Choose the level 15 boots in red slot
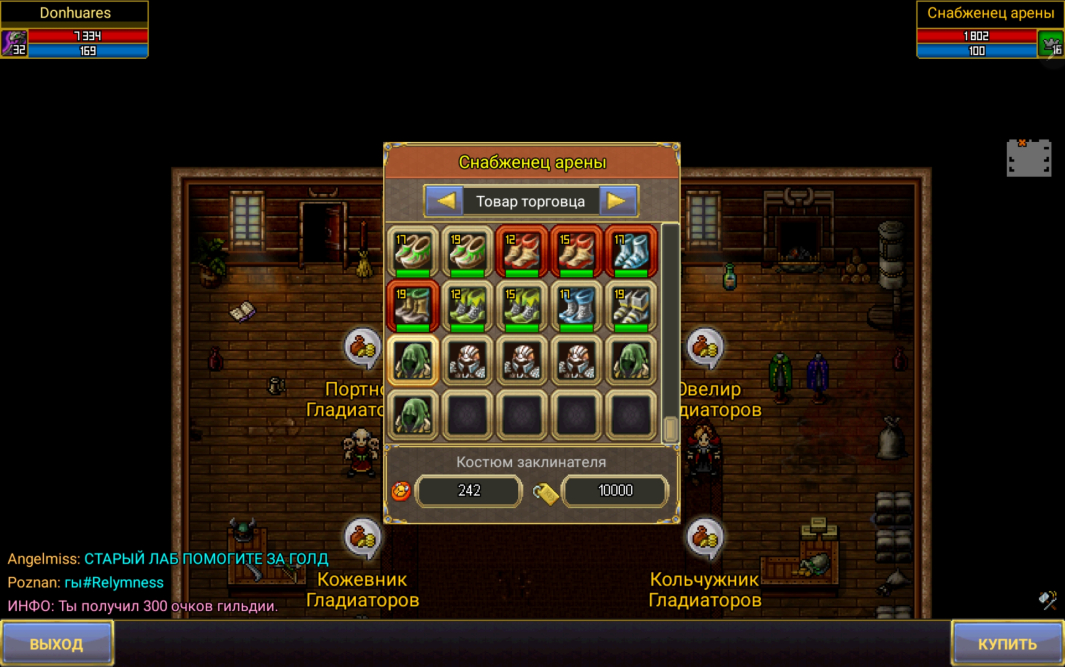 [x=576, y=252]
